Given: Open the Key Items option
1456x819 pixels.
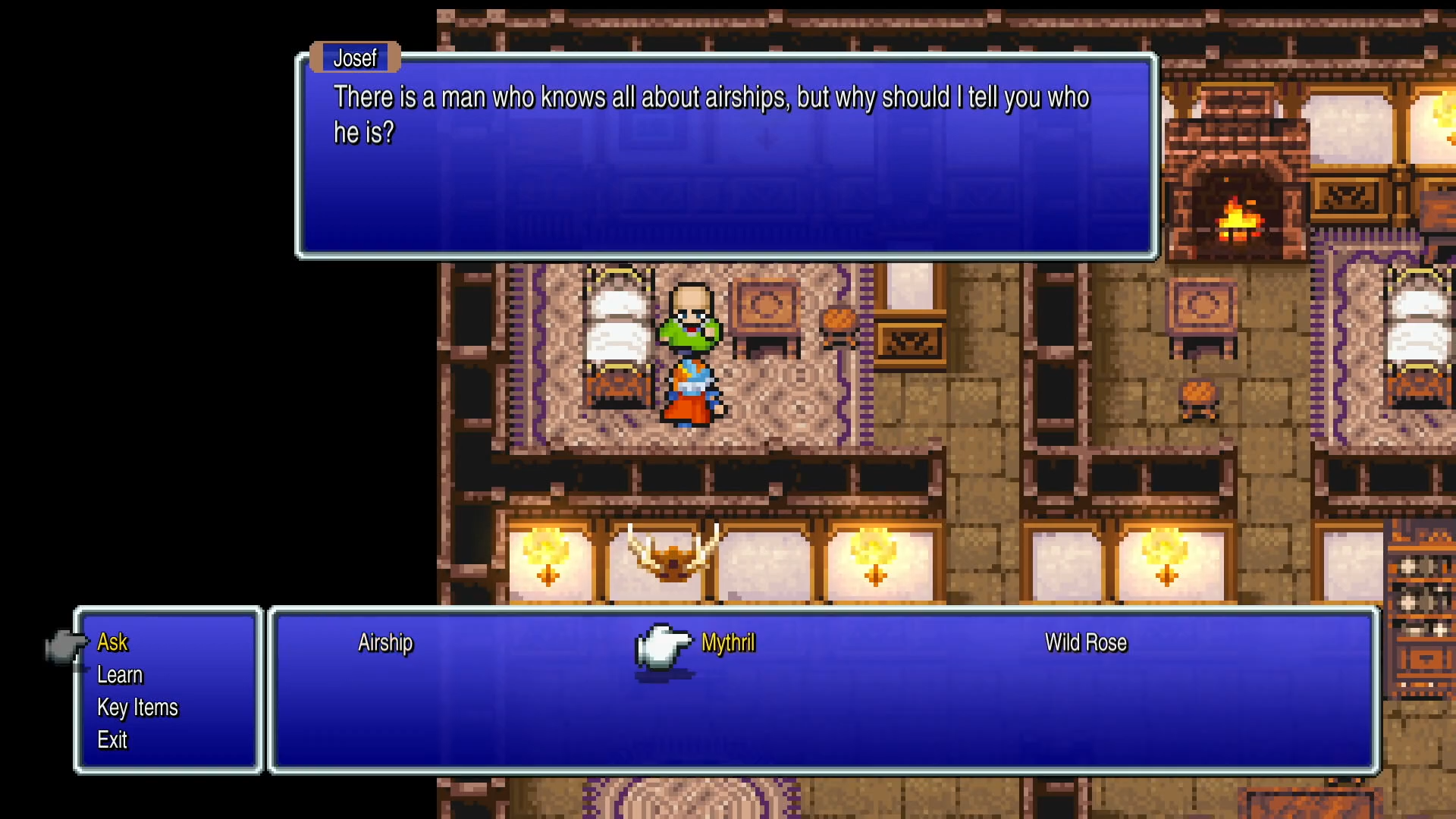Looking at the screenshot, I should point(137,708).
